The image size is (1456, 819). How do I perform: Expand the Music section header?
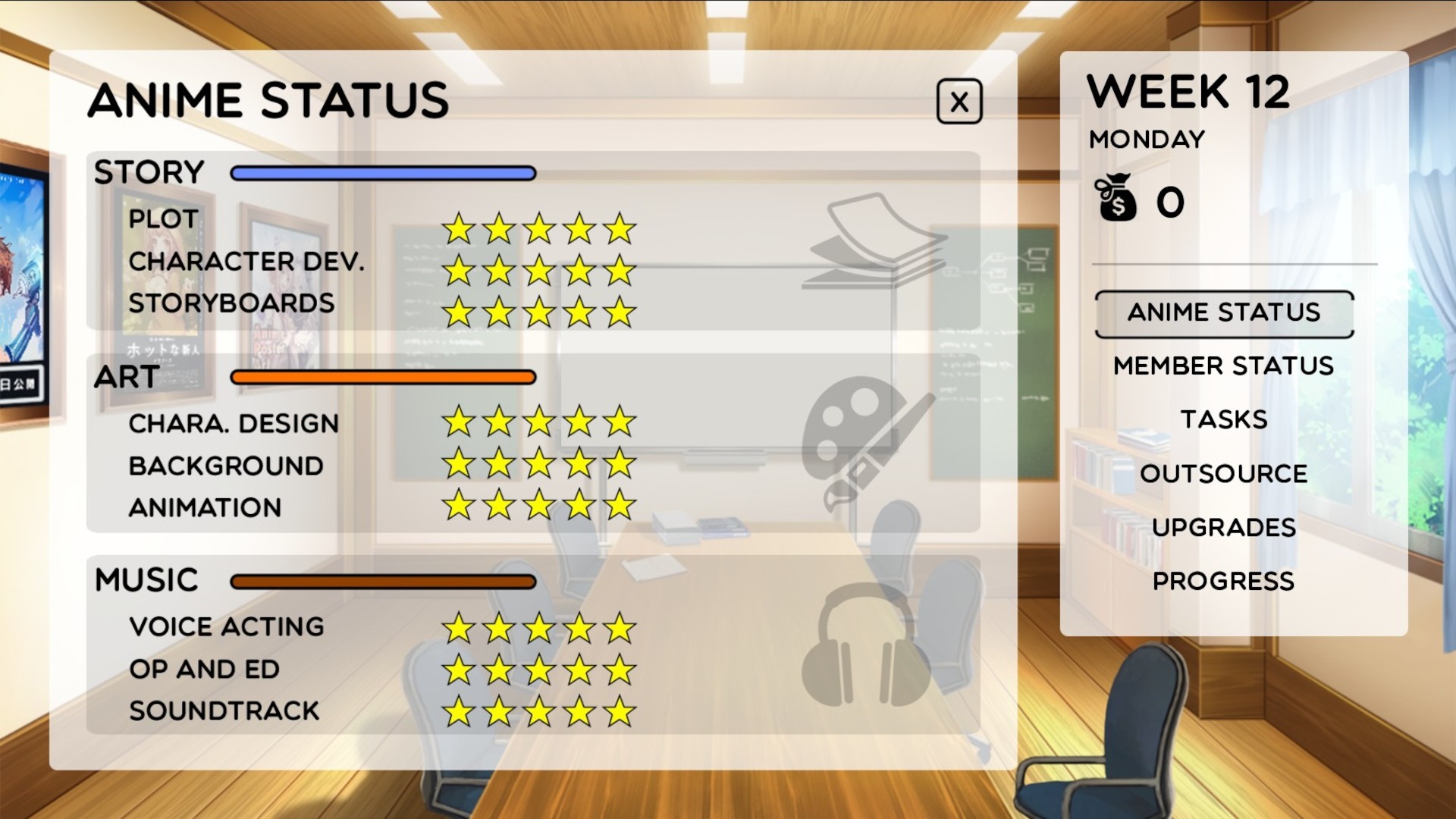pyautogui.click(x=148, y=580)
